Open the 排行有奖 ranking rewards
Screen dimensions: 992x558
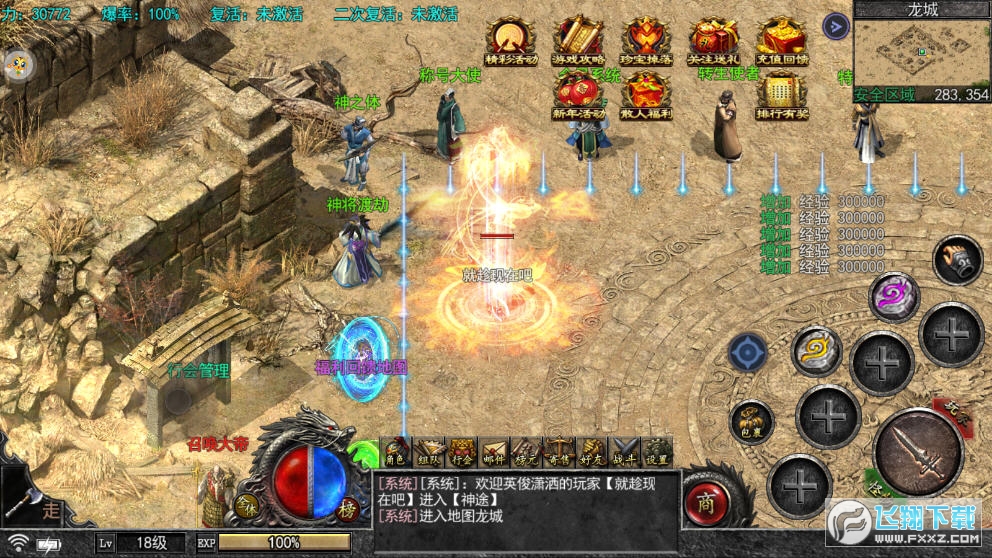click(781, 97)
